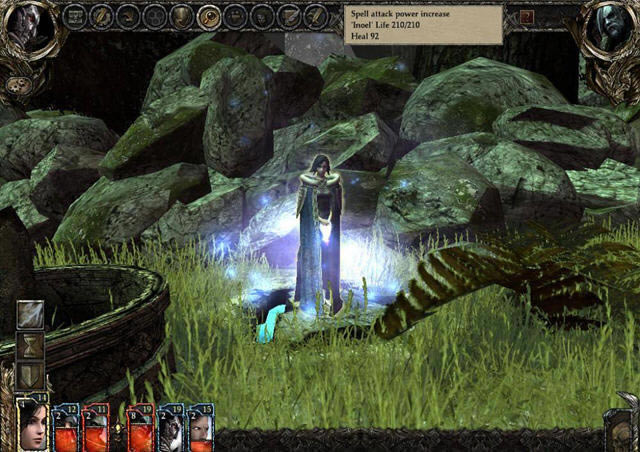Open the question mark help button
This screenshot has height=452, width=640.
coord(527,17)
